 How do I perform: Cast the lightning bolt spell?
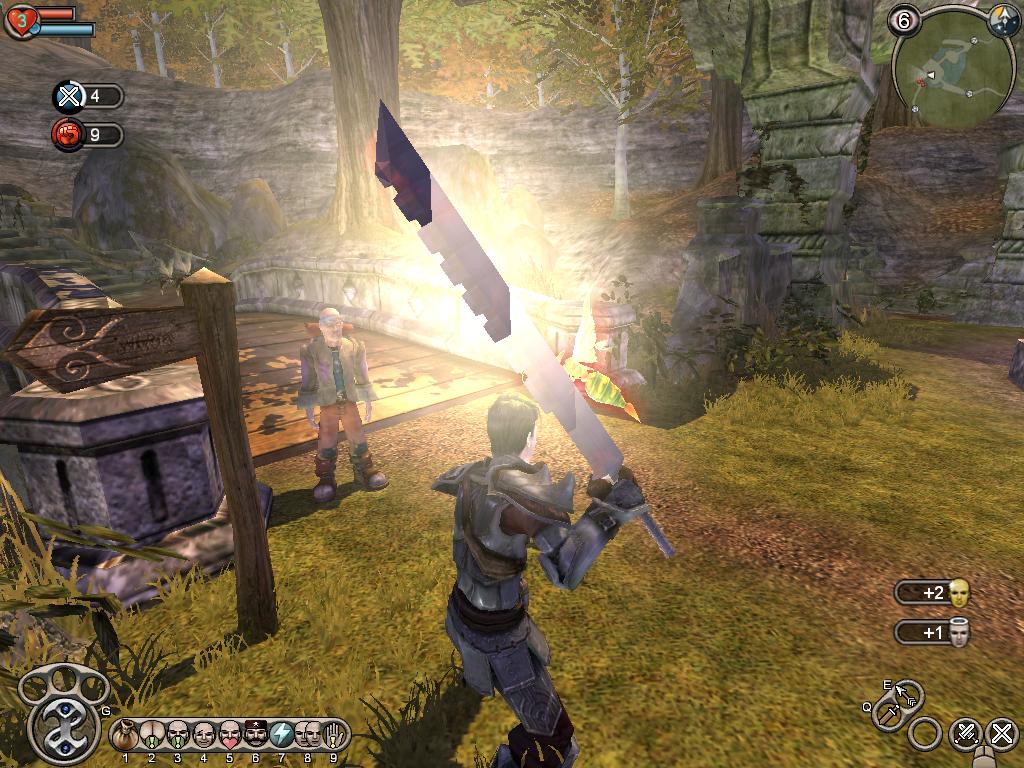[x=281, y=735]
